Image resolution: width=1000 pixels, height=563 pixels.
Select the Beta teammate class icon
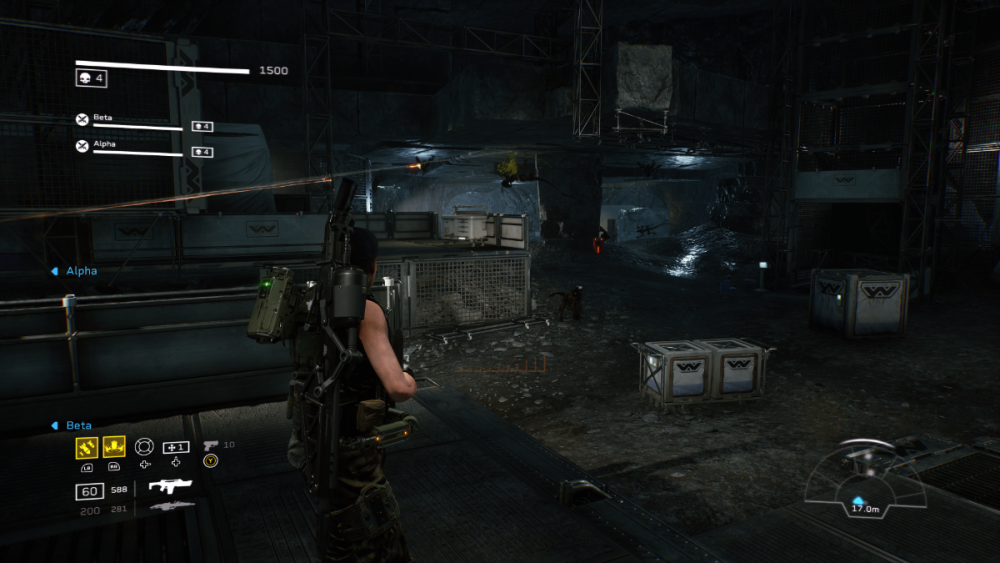tap(82, 120)
